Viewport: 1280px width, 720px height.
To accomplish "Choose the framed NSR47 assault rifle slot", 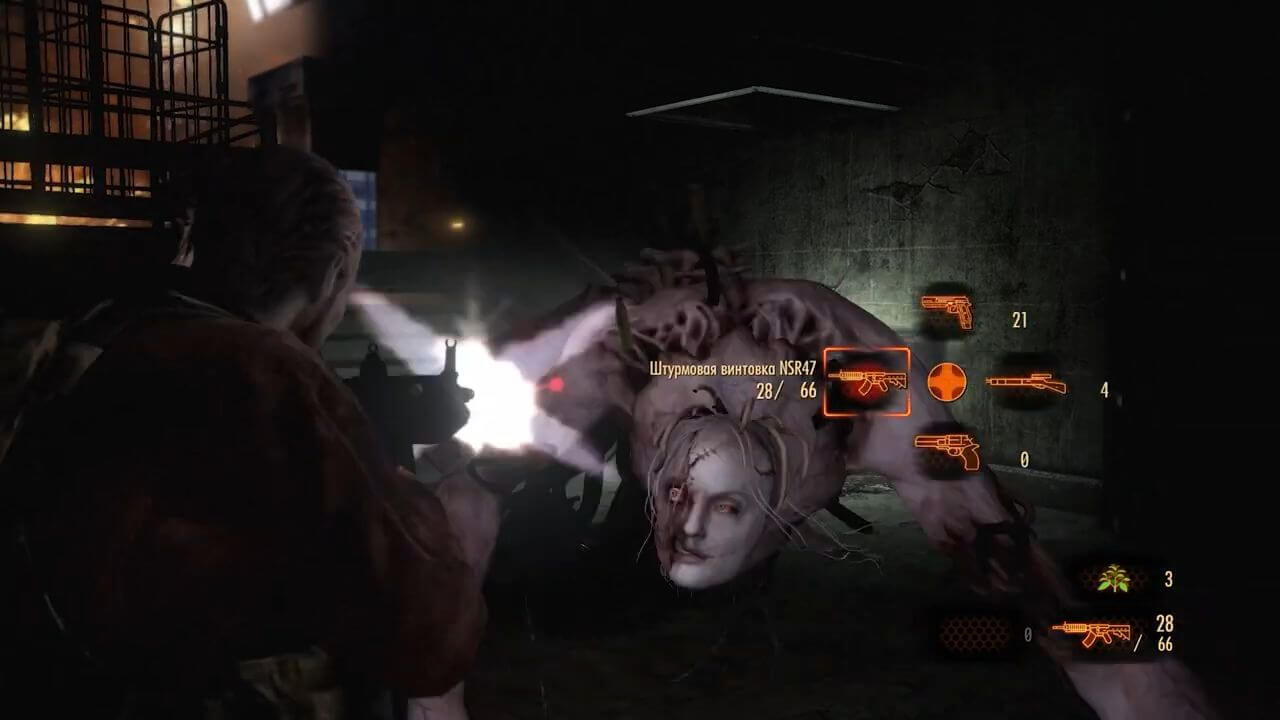I will pos(866,381).
